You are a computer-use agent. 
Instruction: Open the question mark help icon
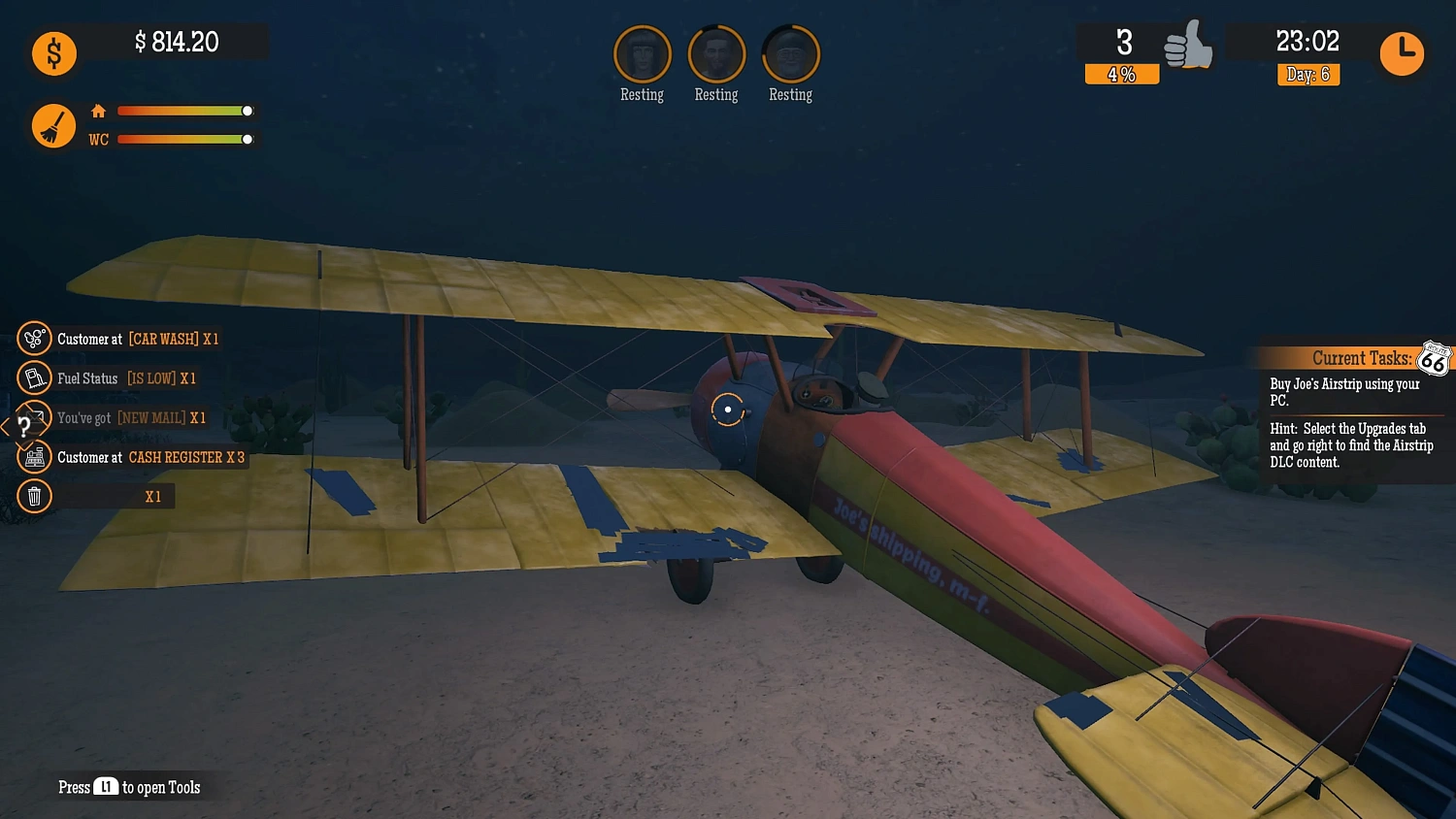tap(23, 427)
